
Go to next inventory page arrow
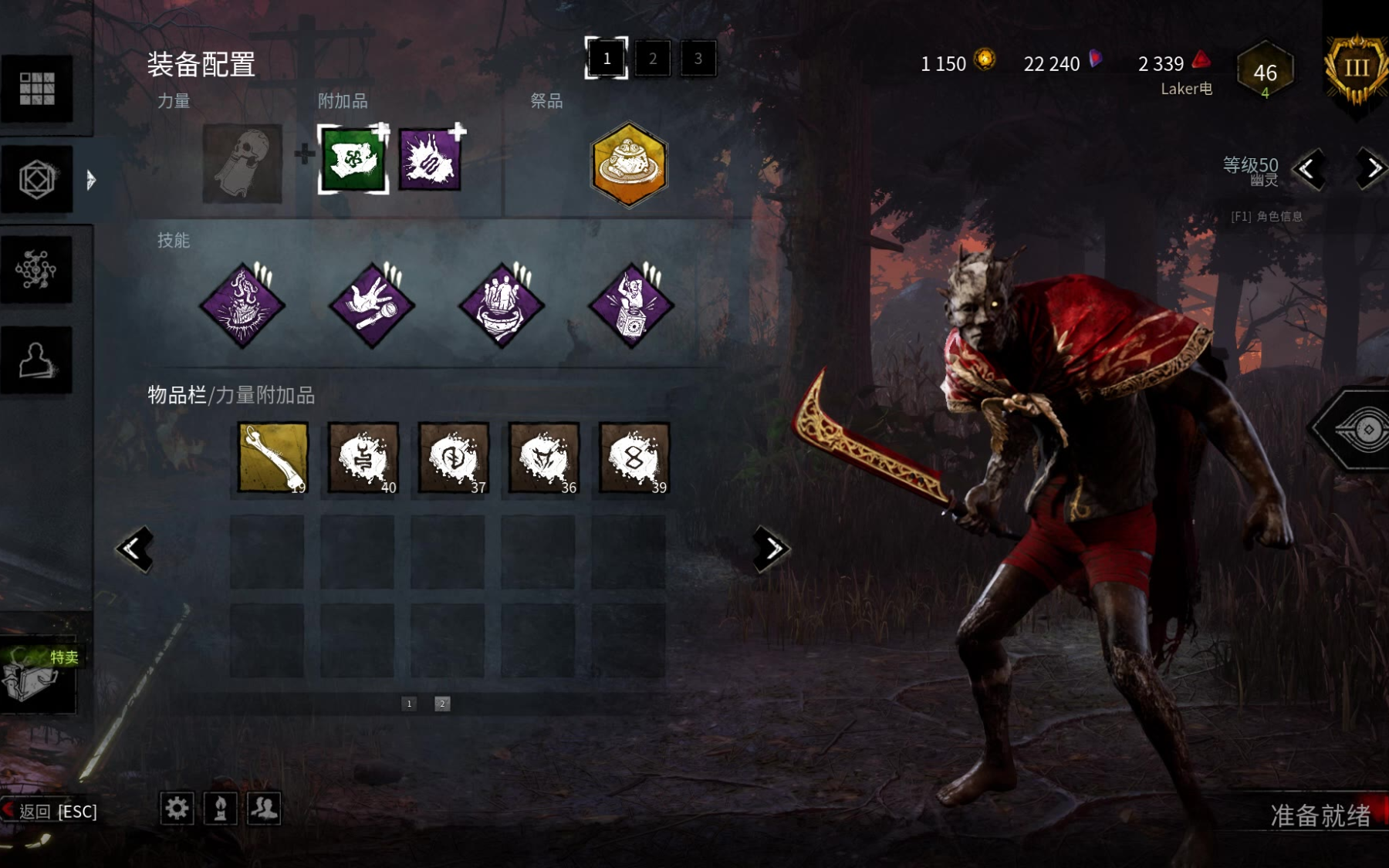pos(771,549)
